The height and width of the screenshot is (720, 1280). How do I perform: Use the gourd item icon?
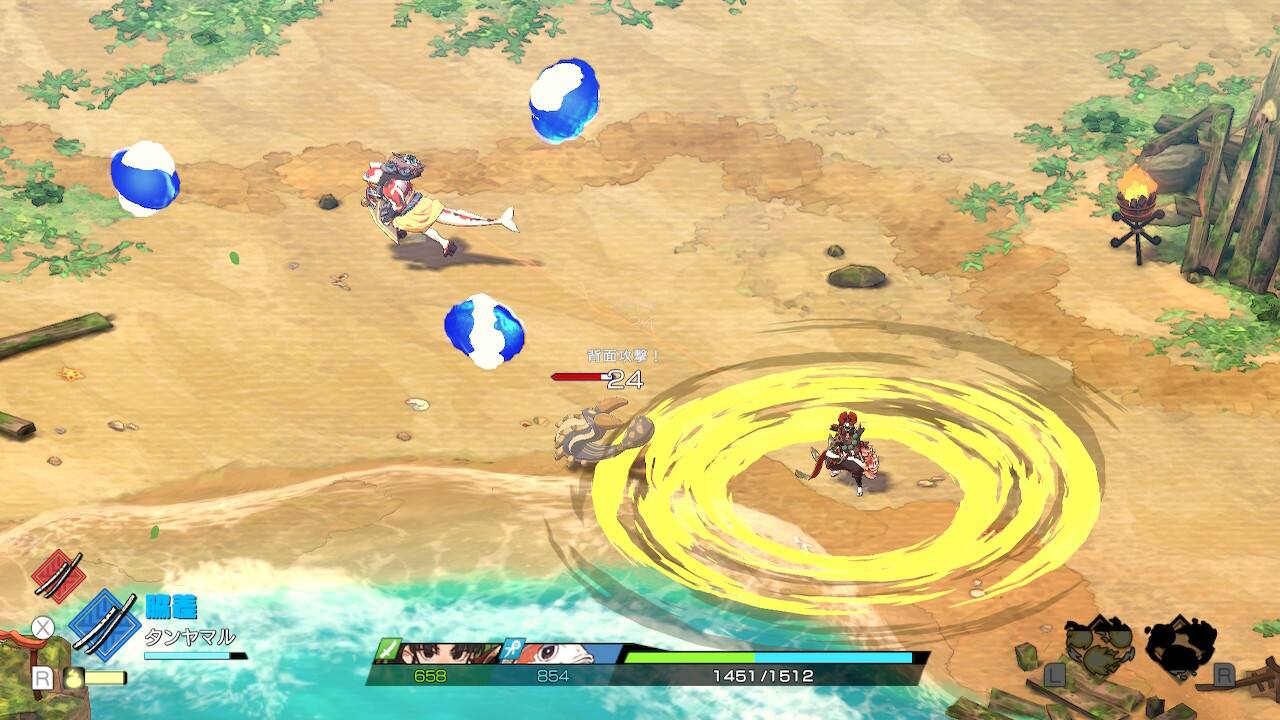click(73, 678)
